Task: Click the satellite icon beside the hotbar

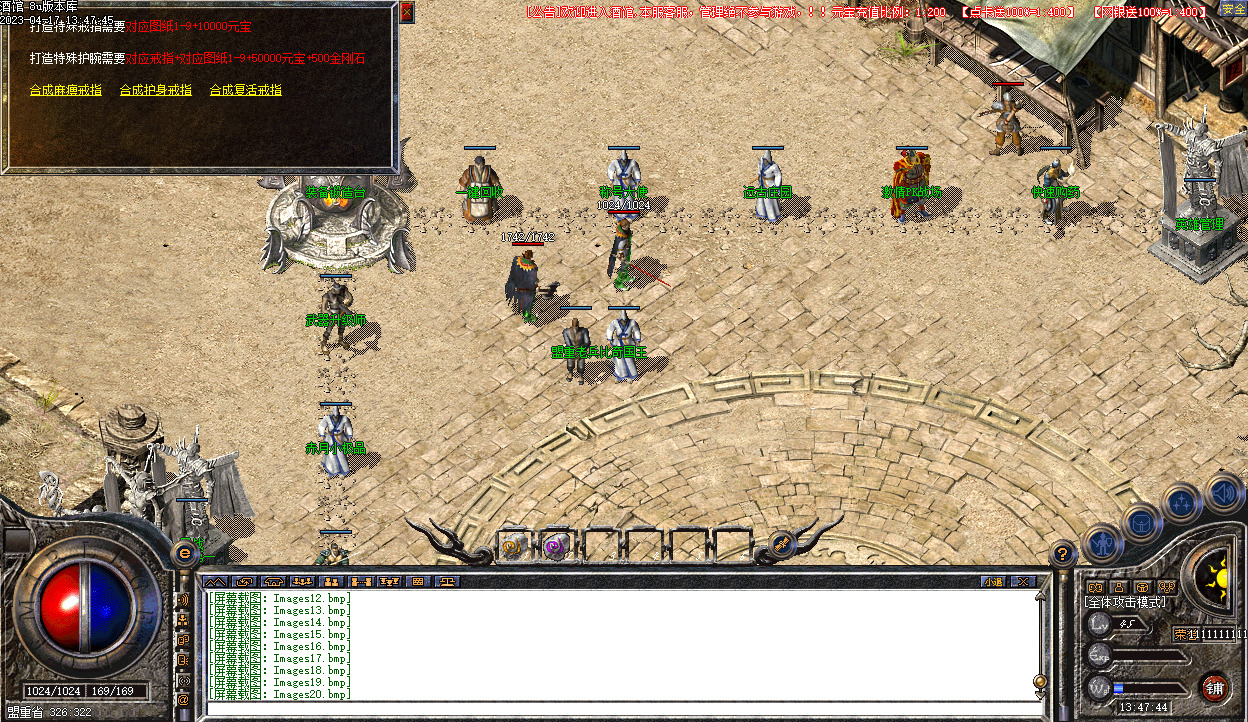Action: tap(782, 544)
